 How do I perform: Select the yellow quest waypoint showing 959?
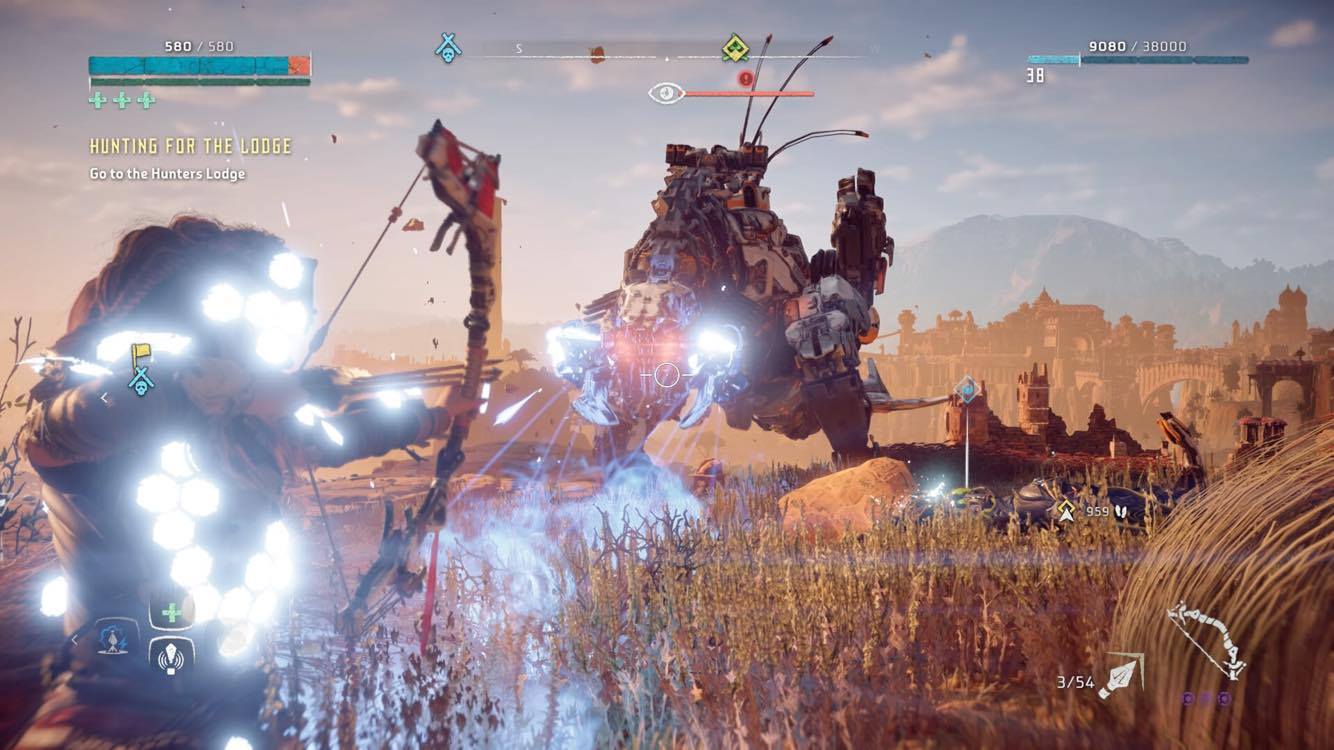[1066, 511]
